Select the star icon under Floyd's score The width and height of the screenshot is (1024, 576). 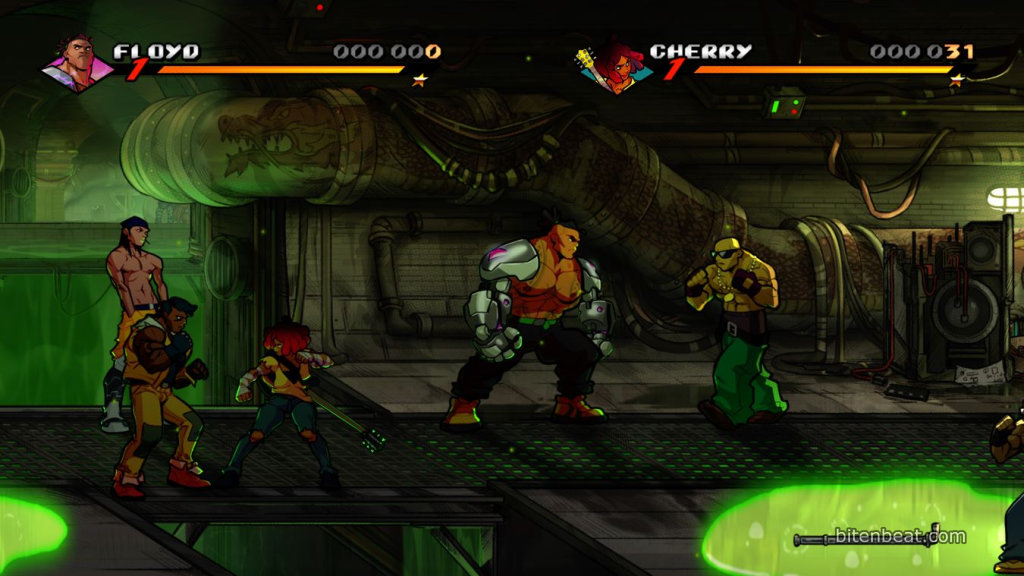pos(420,77)
